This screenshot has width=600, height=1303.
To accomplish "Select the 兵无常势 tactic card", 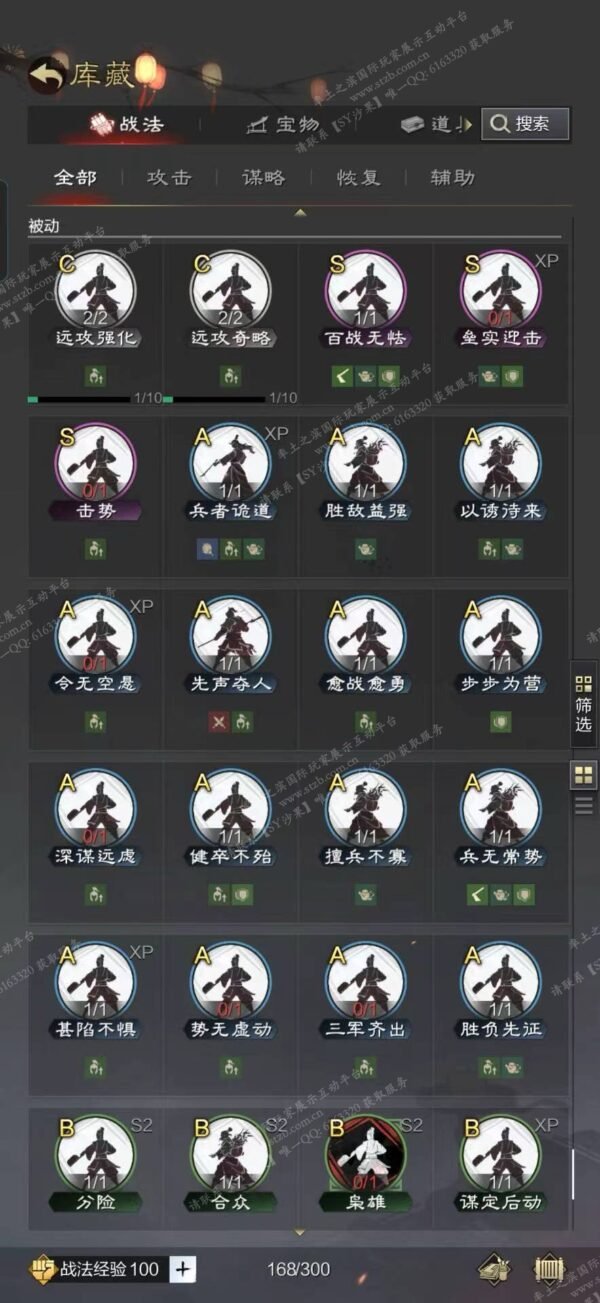I will (x=500, y=818).
